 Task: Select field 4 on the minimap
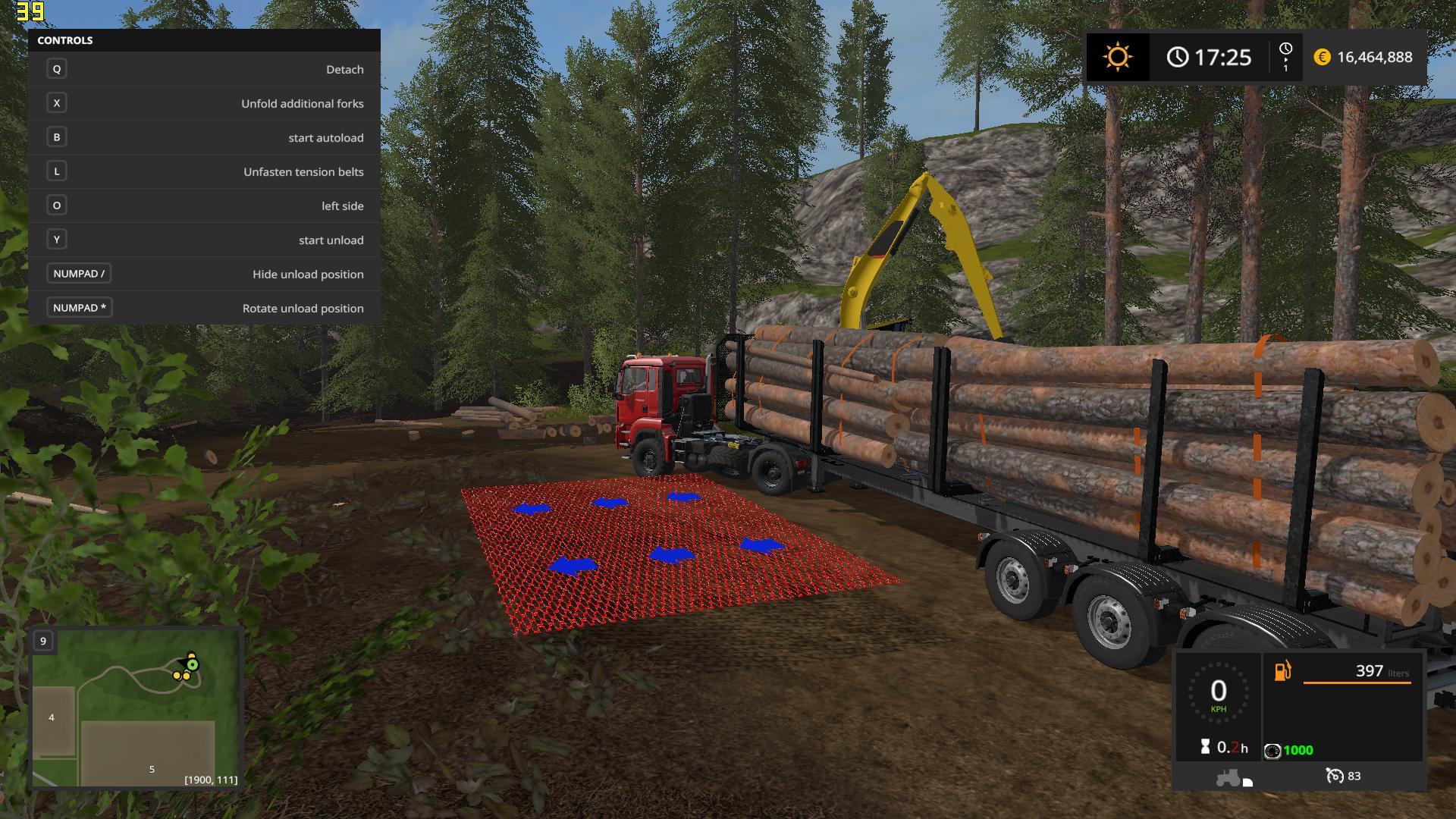point(52,717)
